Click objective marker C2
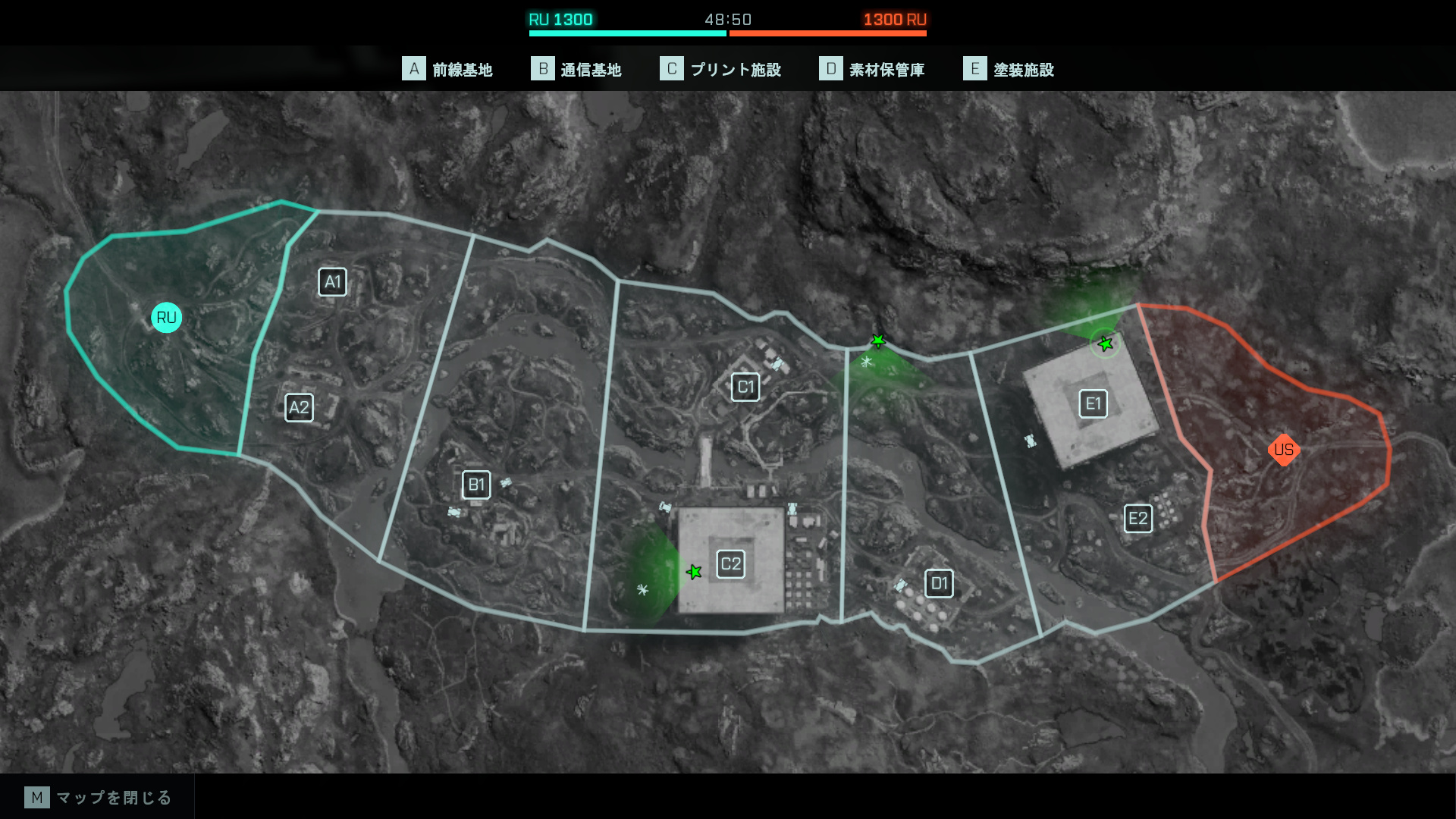The height and width of the screenshot is (819, 1456). [731, 564]
